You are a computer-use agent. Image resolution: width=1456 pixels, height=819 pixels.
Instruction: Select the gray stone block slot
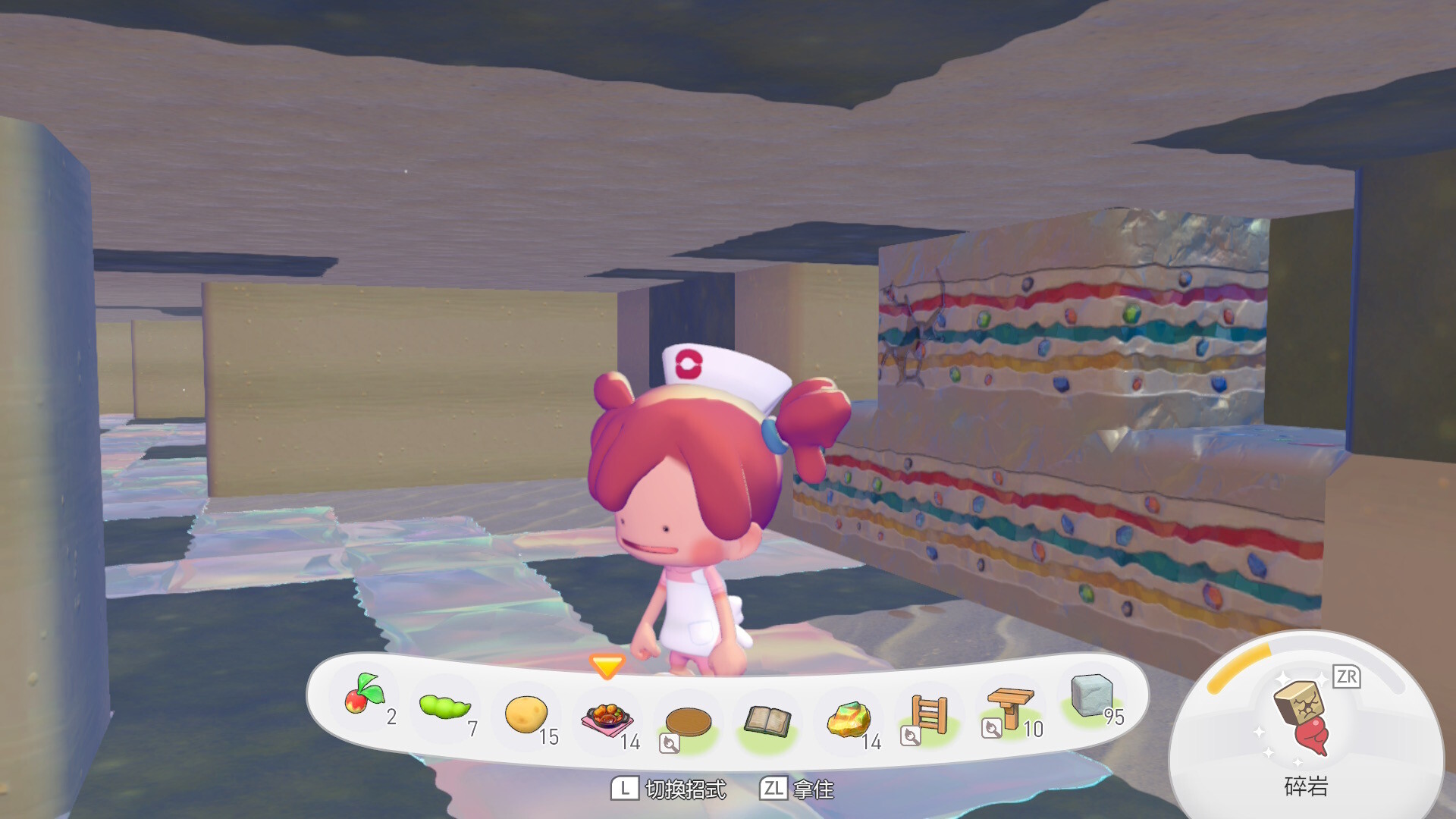[x=1091, y=695]
